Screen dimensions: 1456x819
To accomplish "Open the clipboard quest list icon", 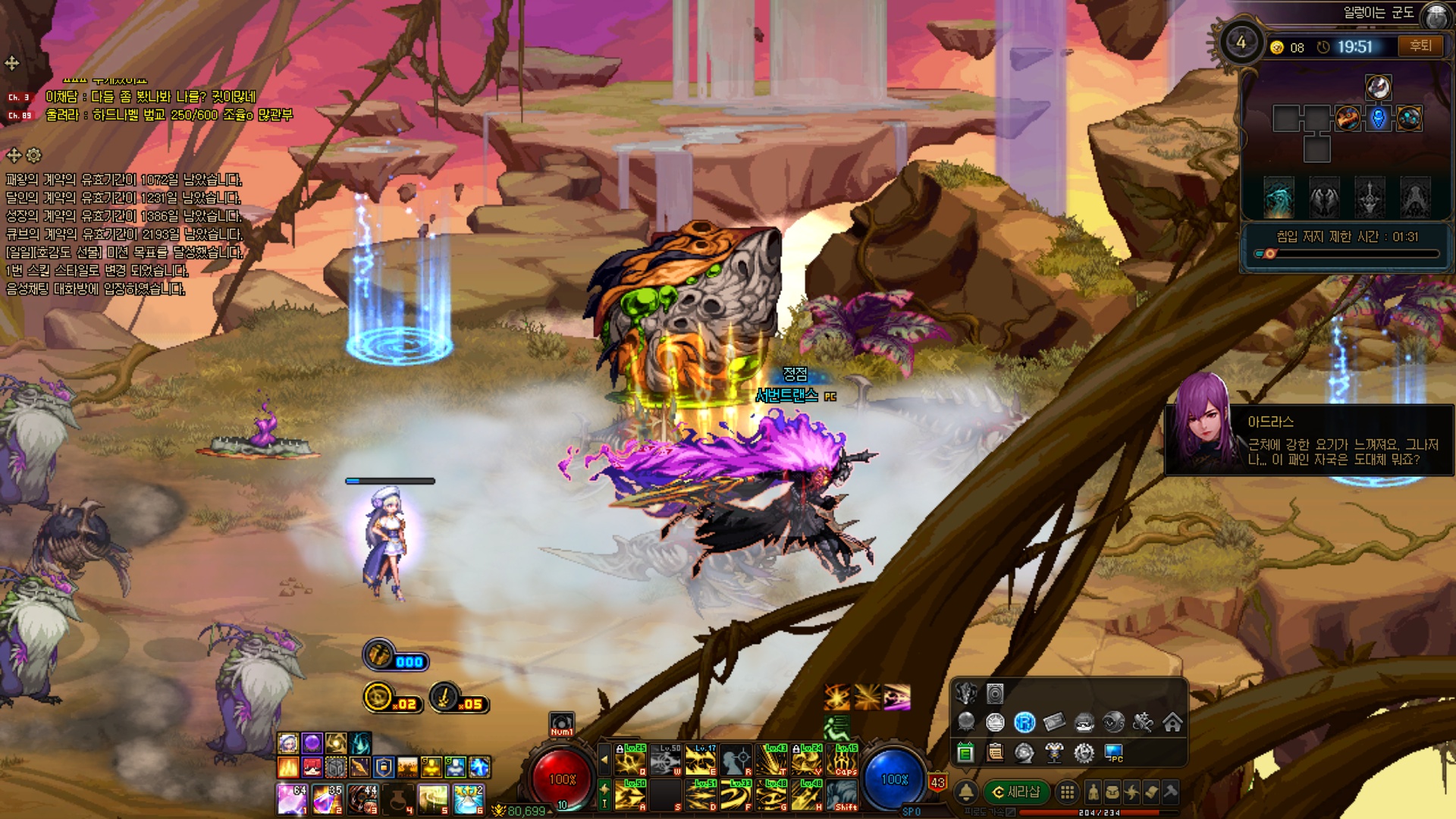I will click(995, 752).
